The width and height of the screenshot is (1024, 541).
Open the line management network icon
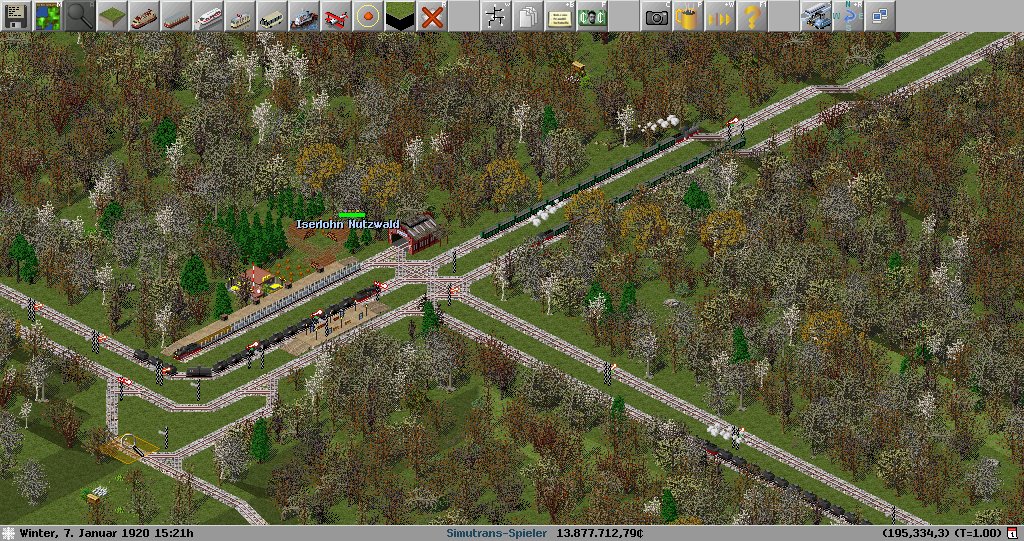pyautogui.click(x=496, y=16)
